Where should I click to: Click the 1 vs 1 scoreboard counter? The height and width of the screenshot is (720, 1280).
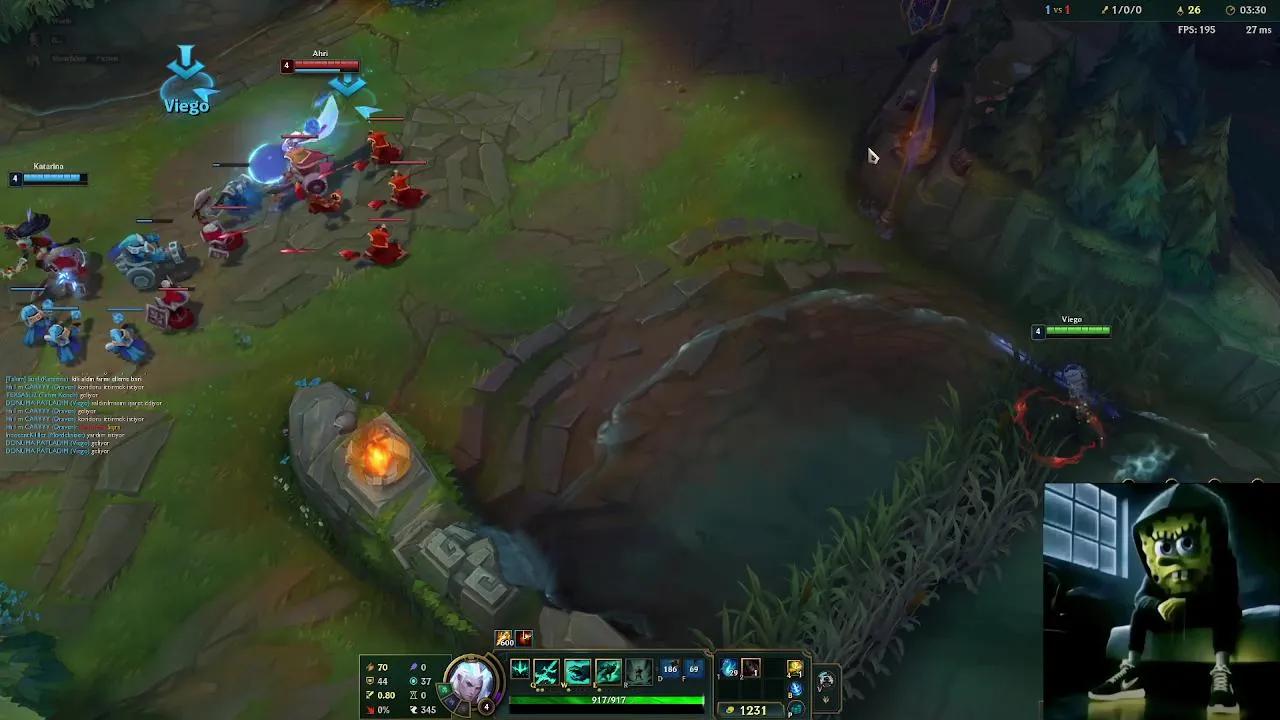(1055, 10)
